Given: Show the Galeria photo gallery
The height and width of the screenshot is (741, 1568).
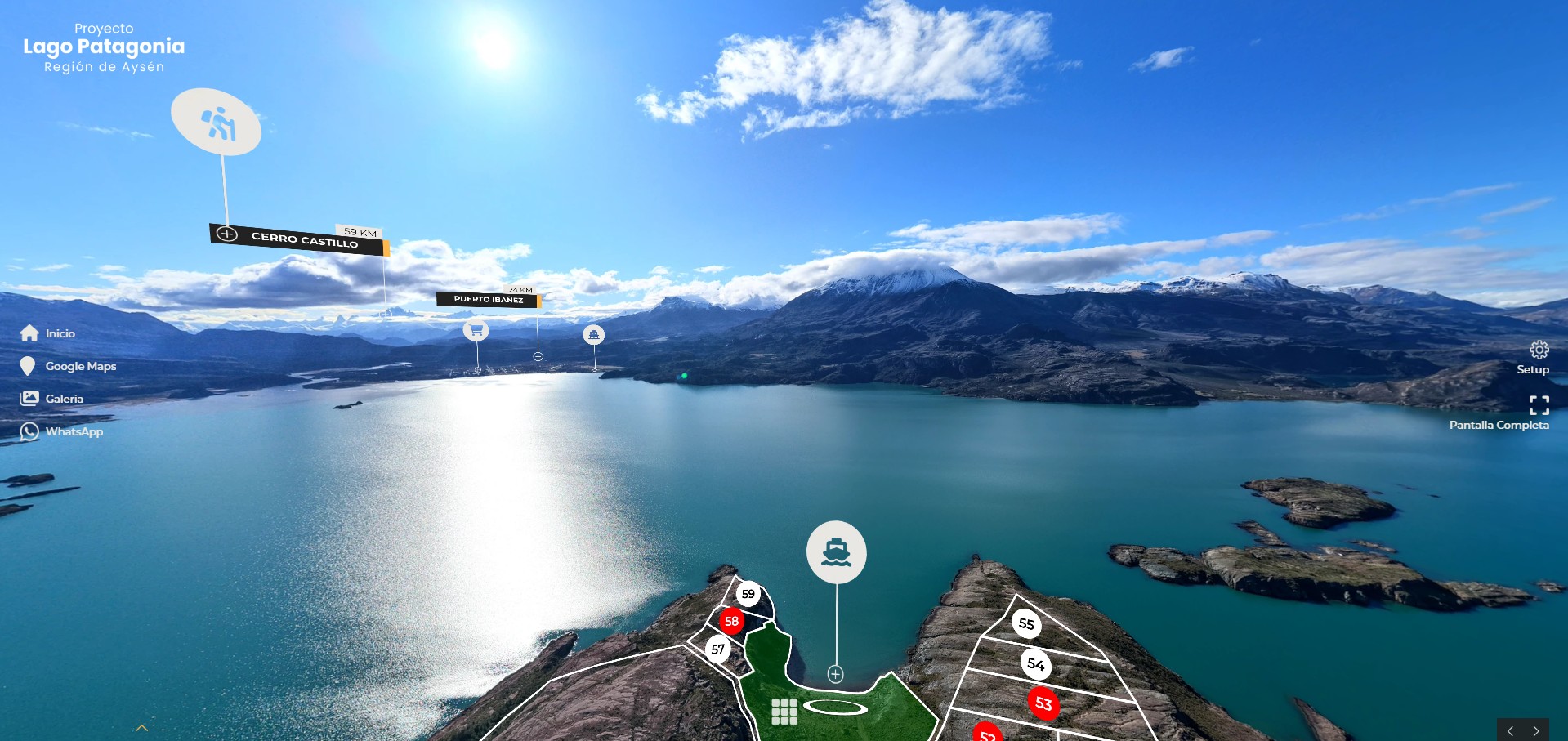Looking at the screenshot, I should pyautogui.click(x=52, y=399).
